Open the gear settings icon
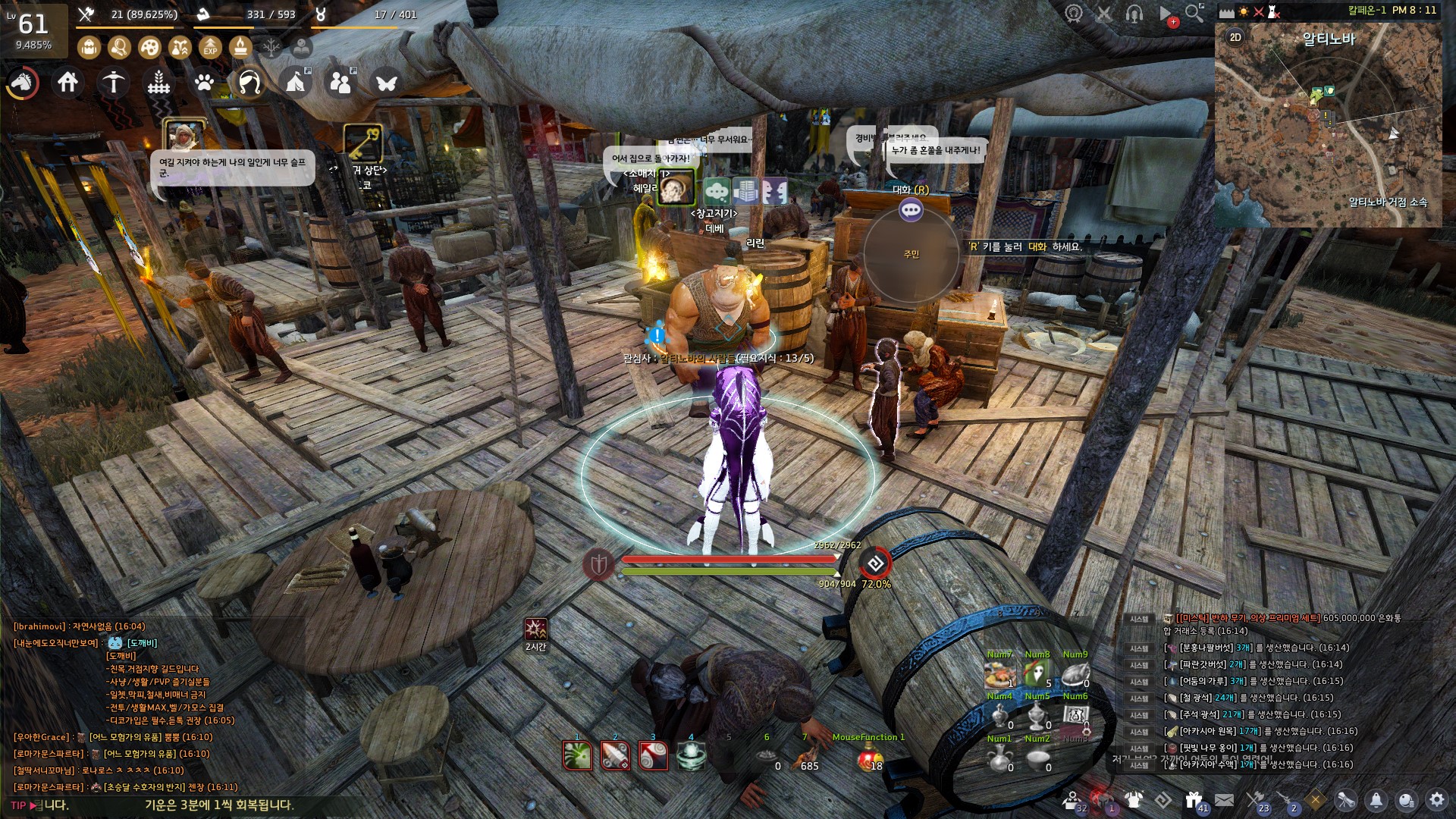This screenshot has height=819, width=1456. click(x=1436, y=799)
